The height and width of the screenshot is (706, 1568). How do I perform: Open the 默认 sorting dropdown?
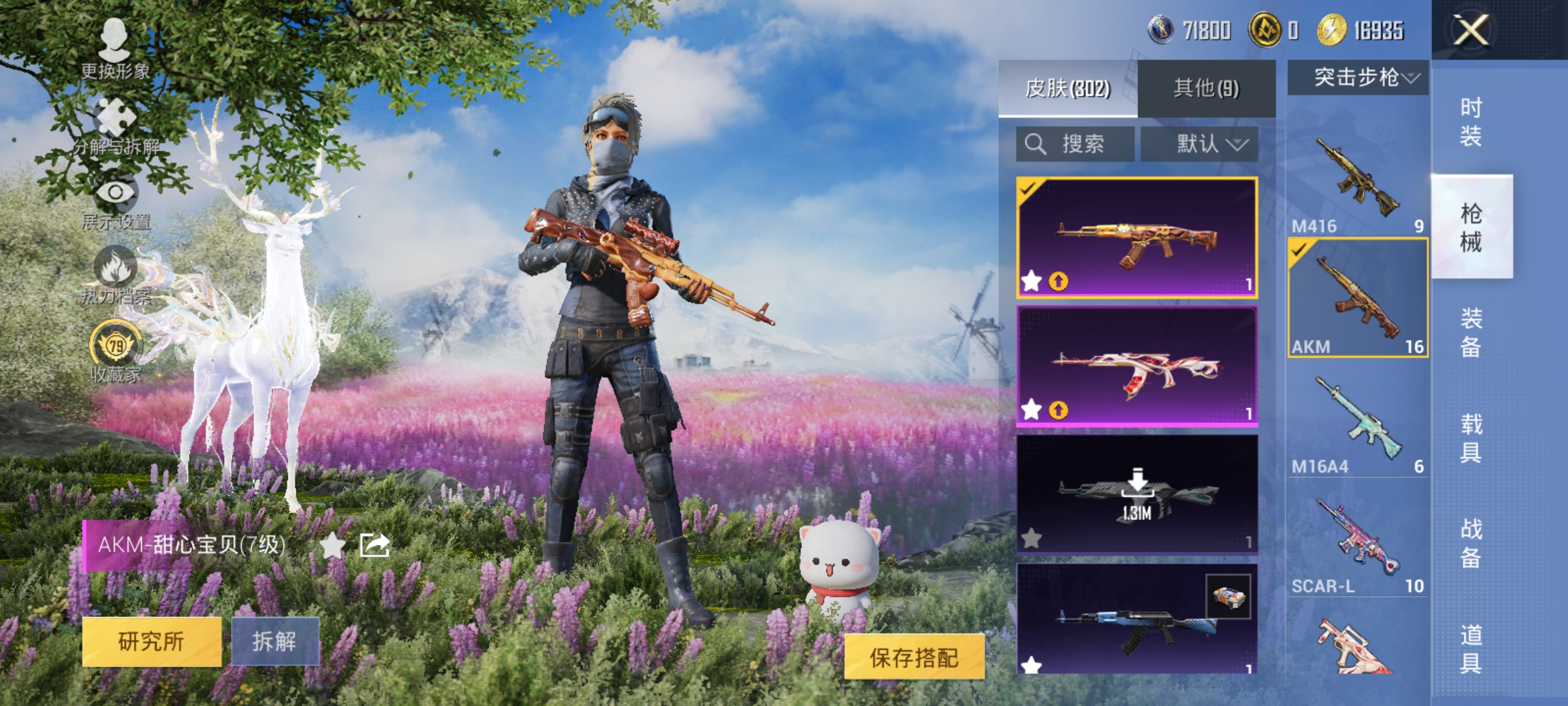1201,144
